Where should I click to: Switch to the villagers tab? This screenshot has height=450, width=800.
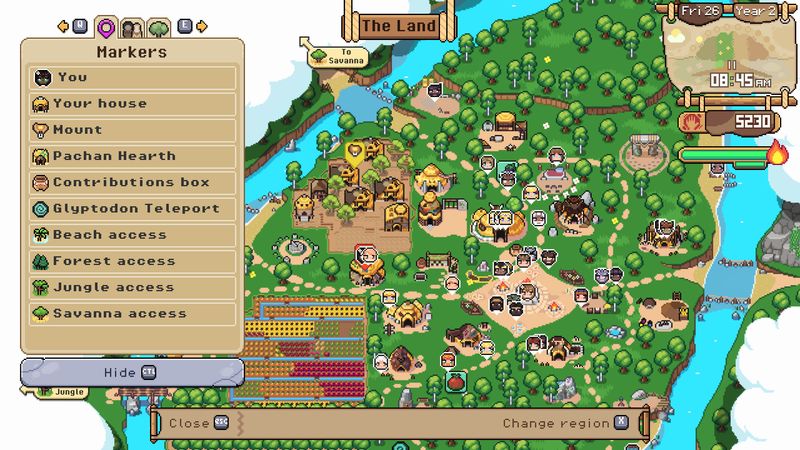132,27
